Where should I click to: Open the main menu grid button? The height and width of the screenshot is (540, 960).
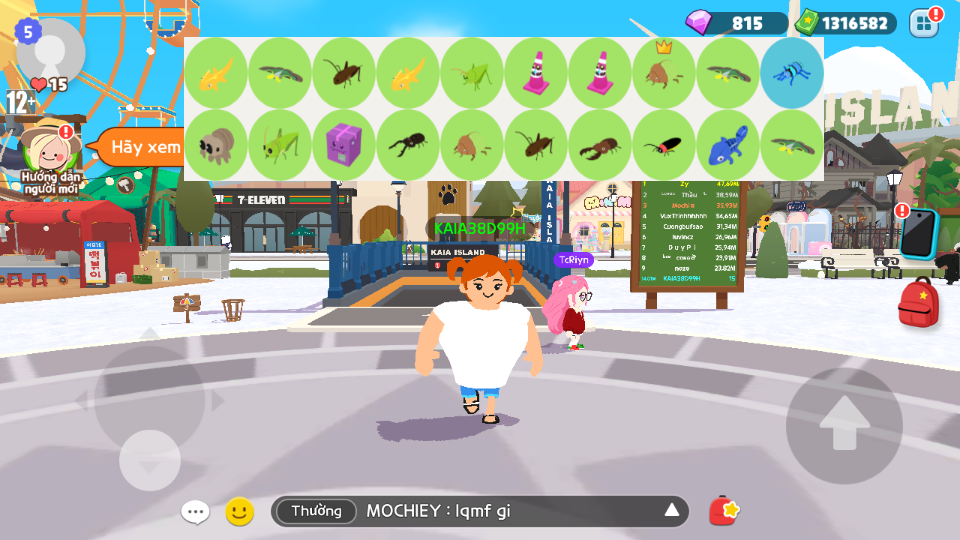925,22
